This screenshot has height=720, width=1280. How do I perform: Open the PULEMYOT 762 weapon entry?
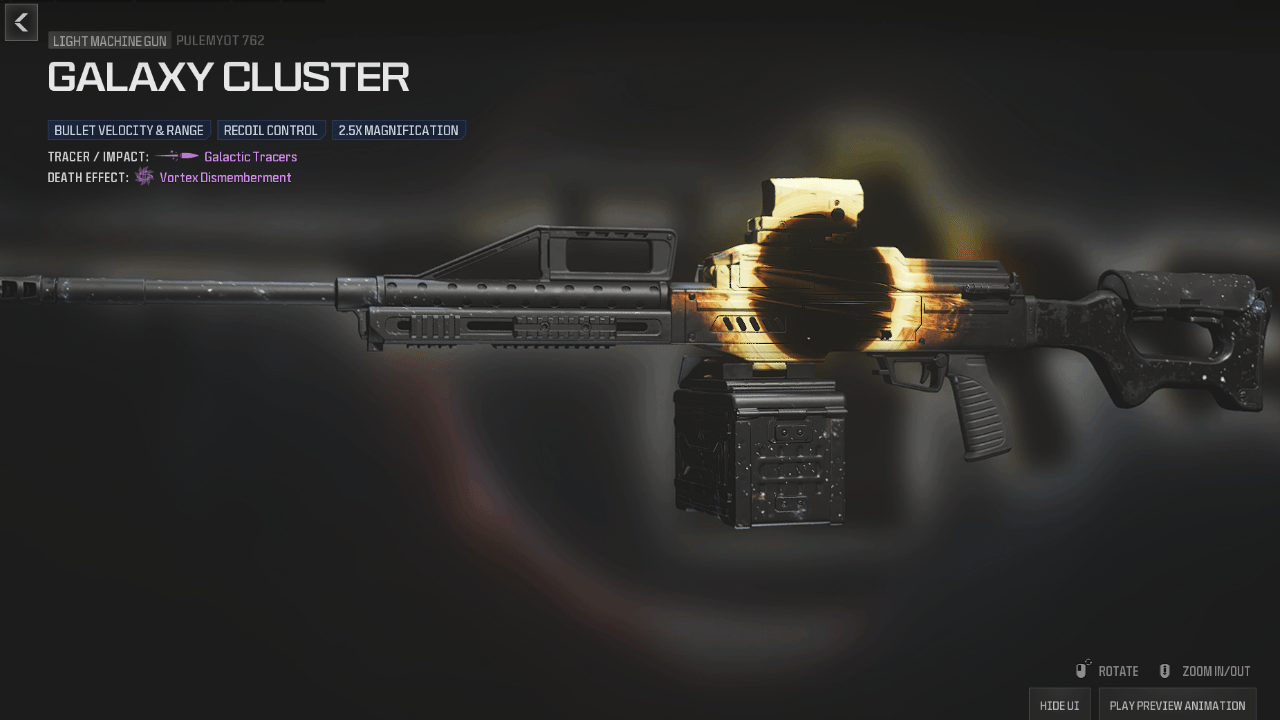point(220,41)
